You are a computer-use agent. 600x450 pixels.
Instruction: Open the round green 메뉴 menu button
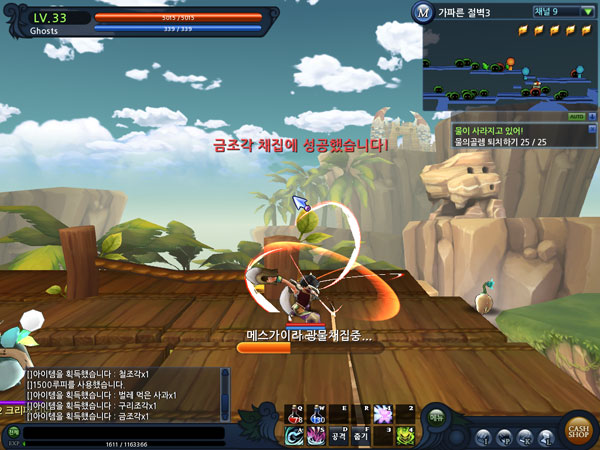point(437,418)
